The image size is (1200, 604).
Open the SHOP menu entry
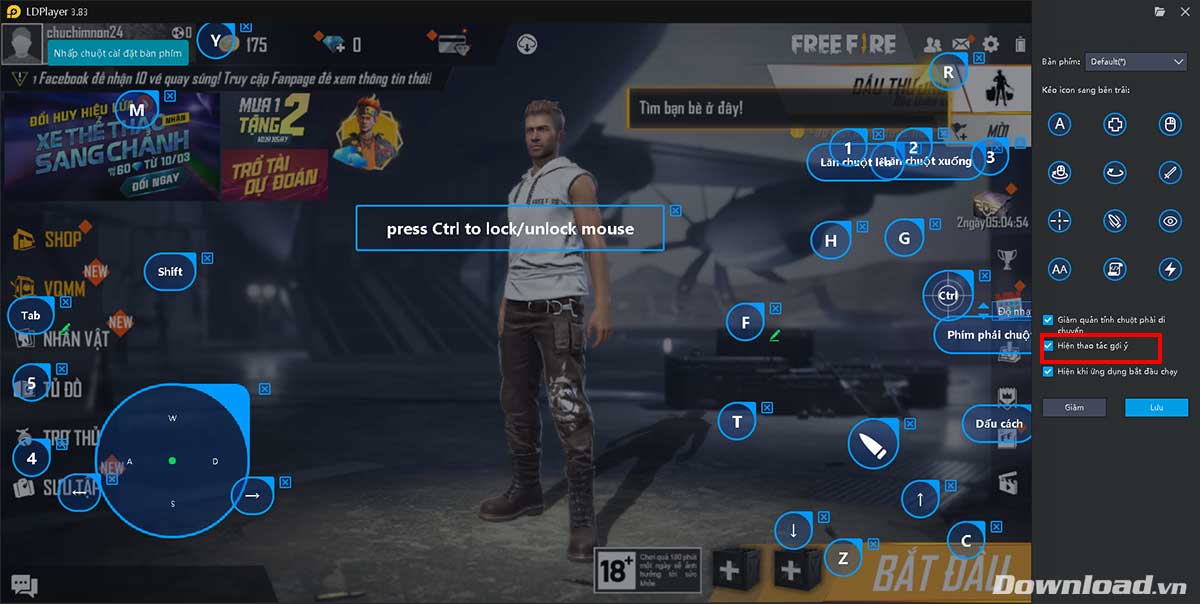62,240
